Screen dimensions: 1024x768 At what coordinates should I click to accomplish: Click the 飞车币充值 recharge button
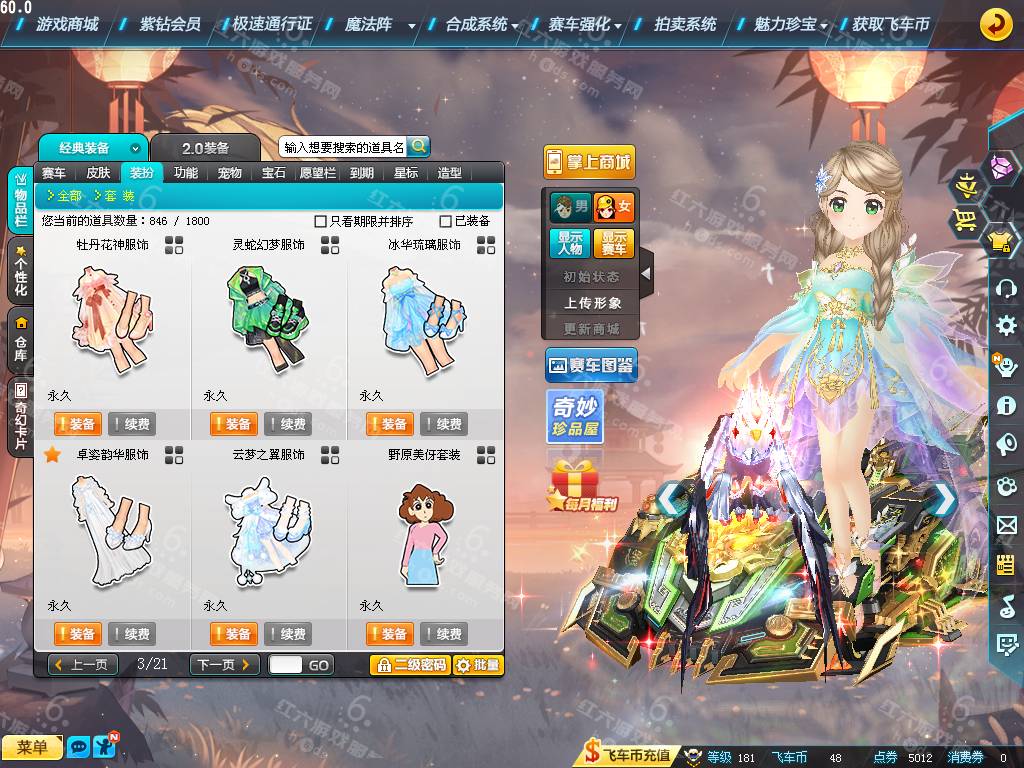coord(629,756)
